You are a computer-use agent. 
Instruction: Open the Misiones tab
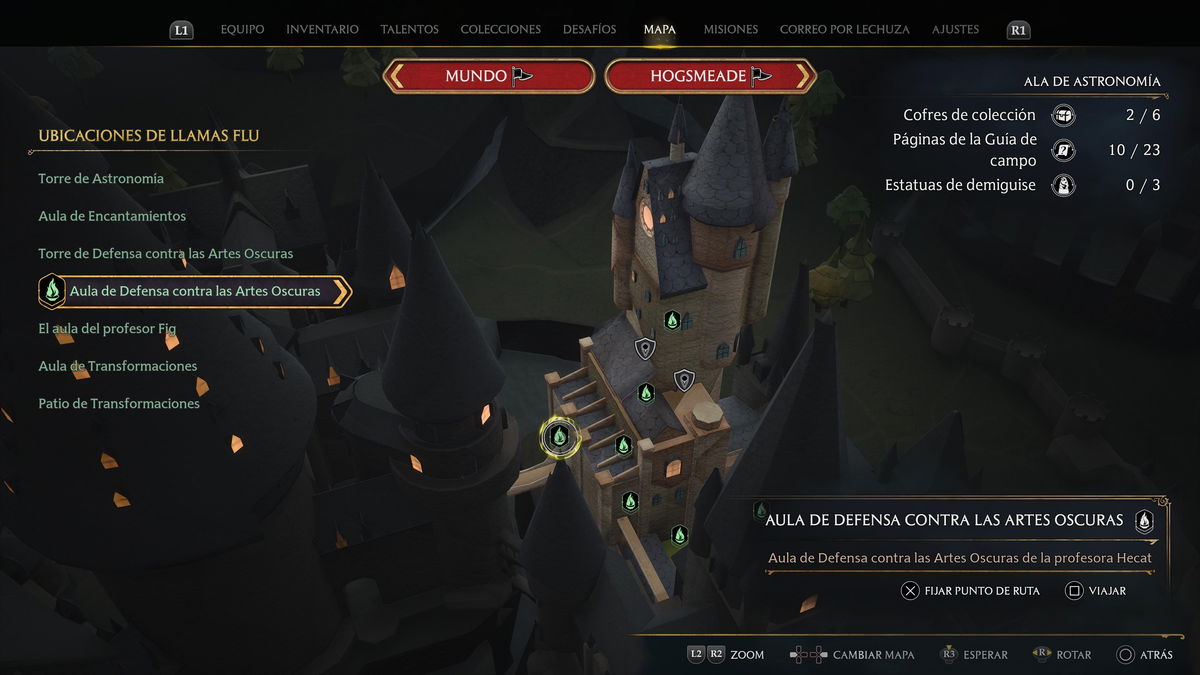(x=730, y=30)
